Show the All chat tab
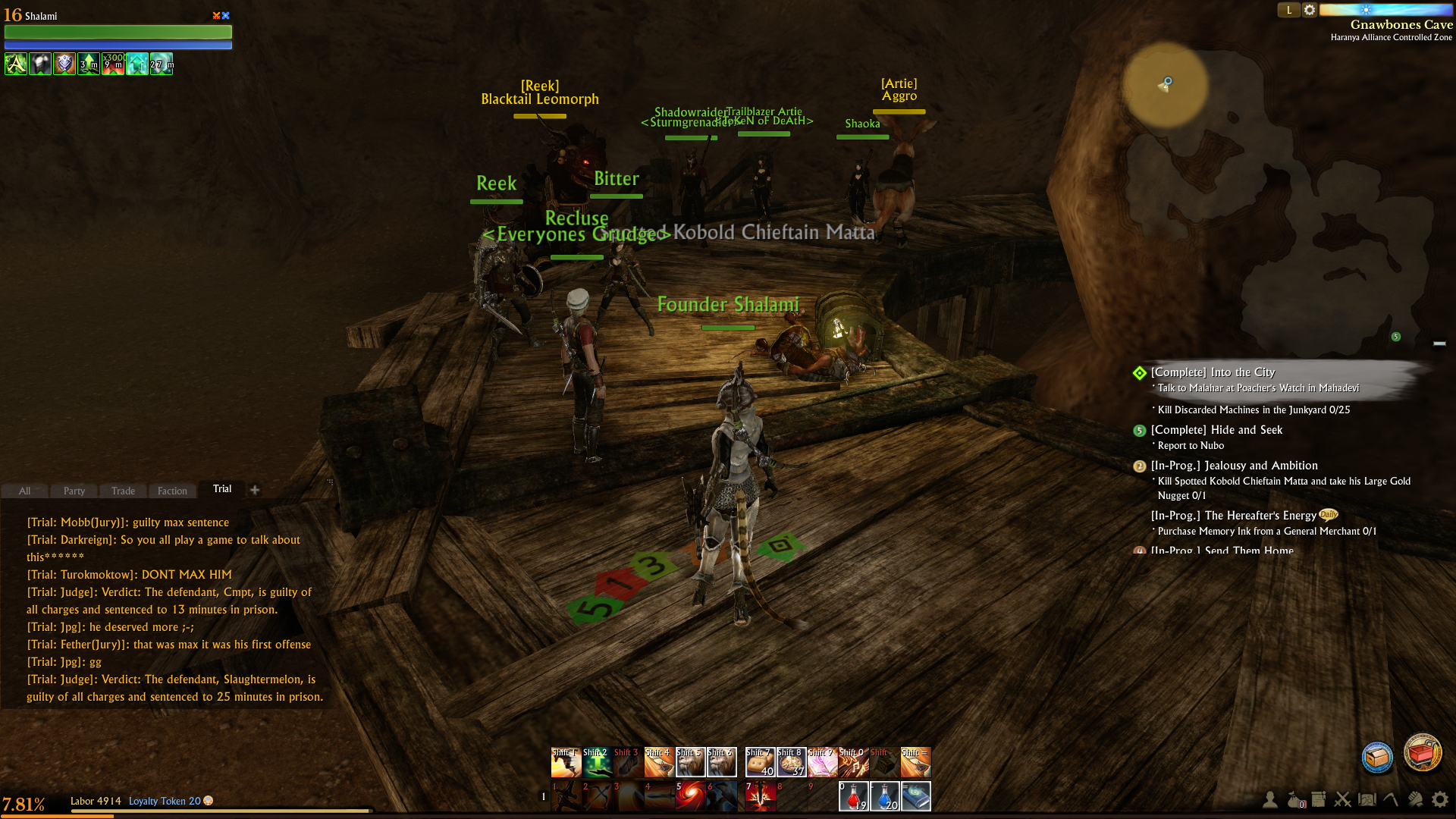The image size is (1456, 819). [24, 491]
